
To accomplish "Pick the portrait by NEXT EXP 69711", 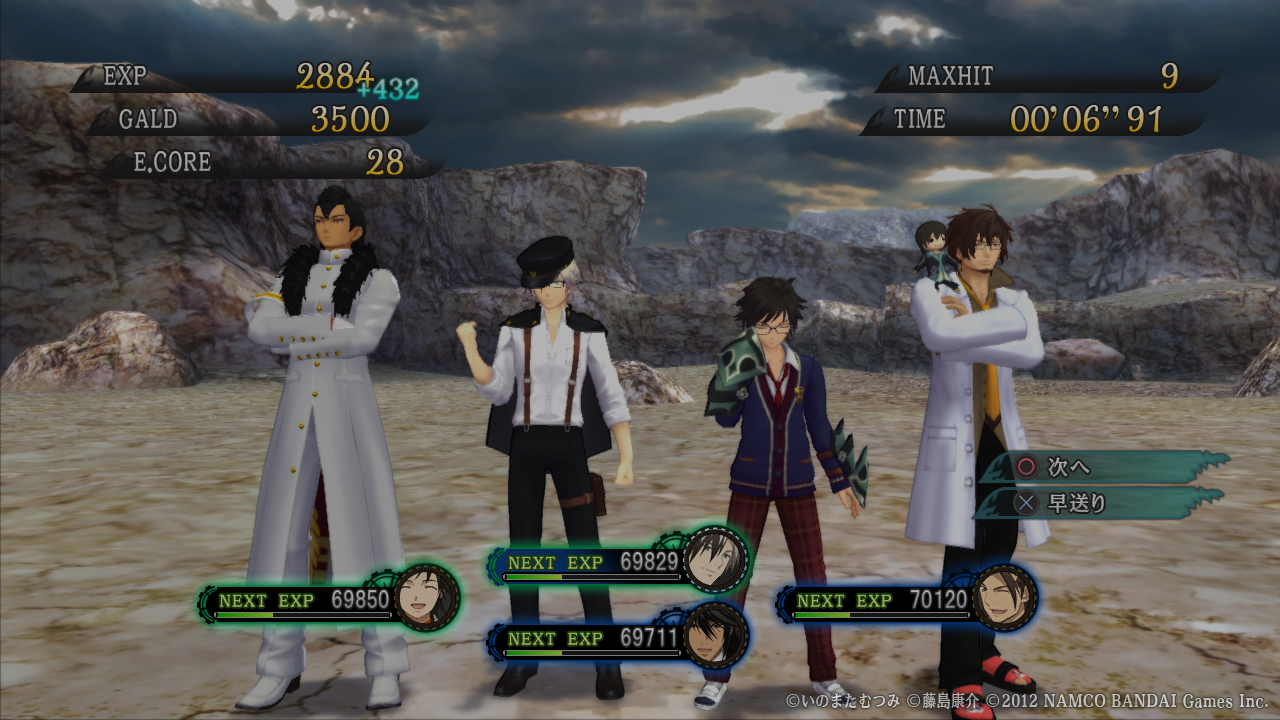I will pos(716,634).
